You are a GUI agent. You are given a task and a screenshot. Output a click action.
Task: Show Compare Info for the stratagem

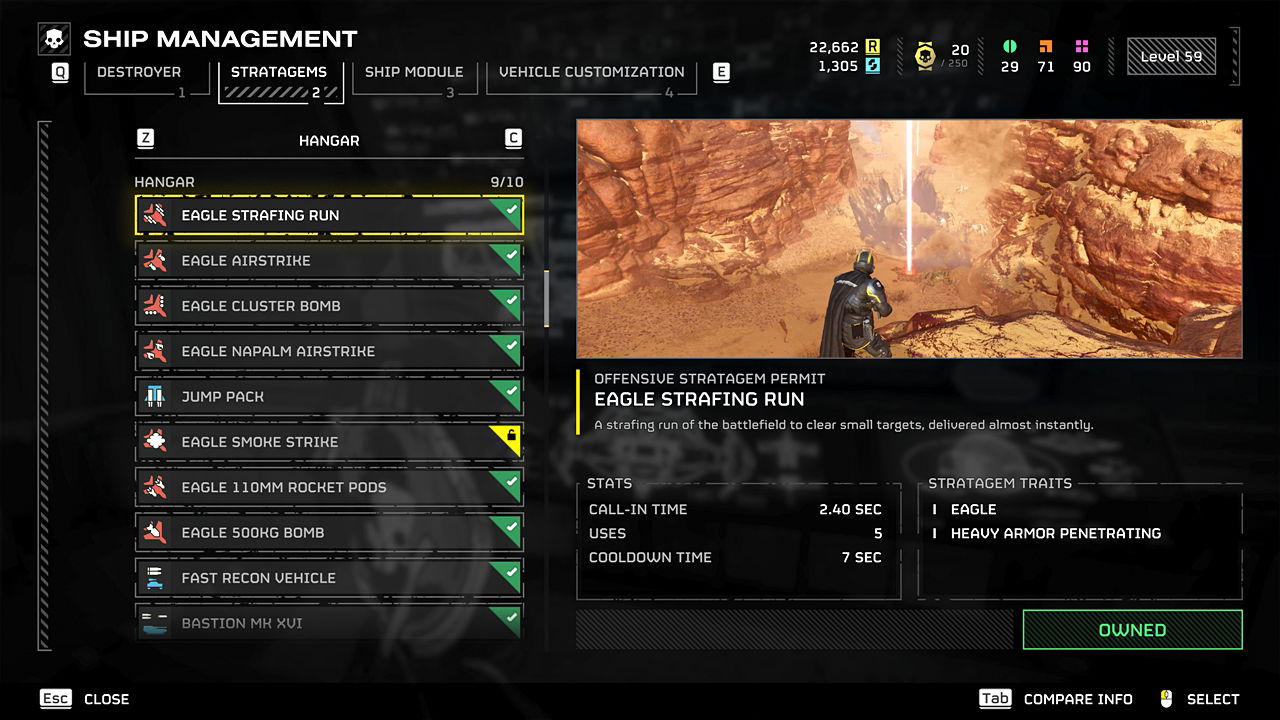click(1056, 699)
